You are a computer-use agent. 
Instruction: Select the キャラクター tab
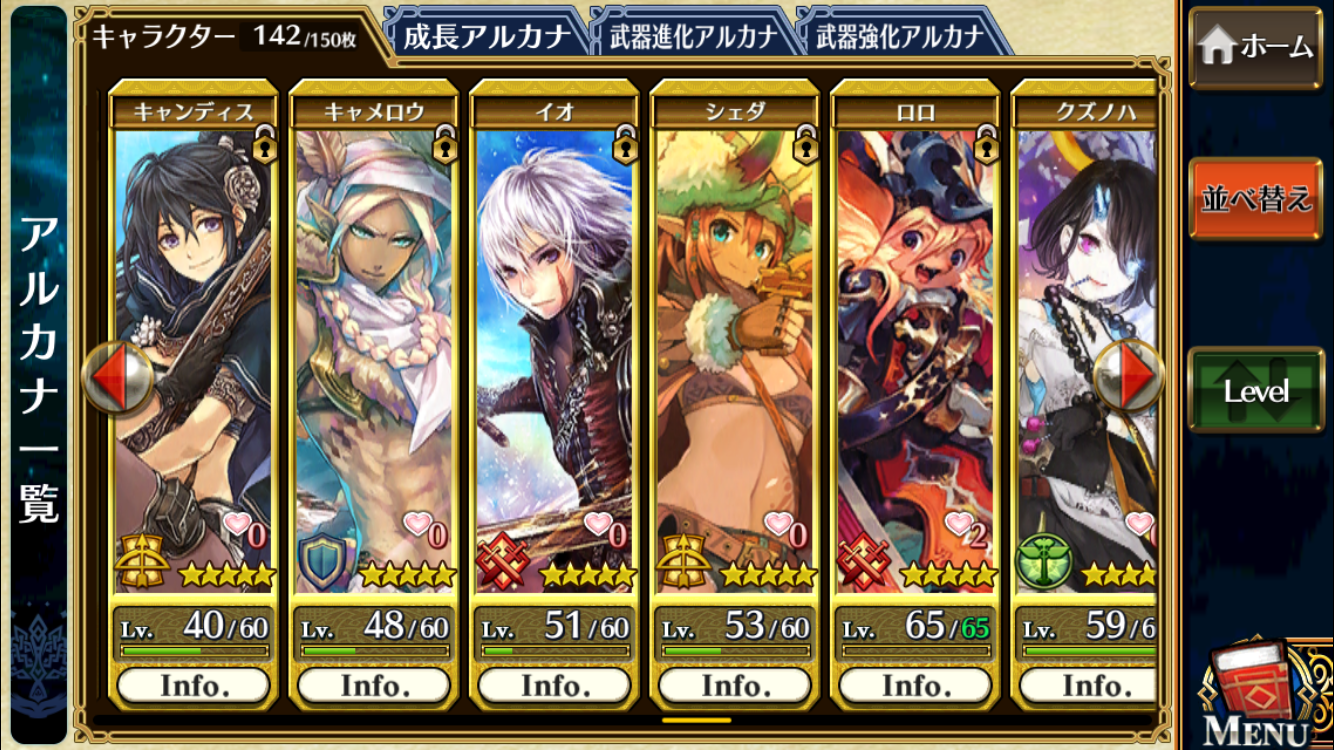(x=225, y=37)
